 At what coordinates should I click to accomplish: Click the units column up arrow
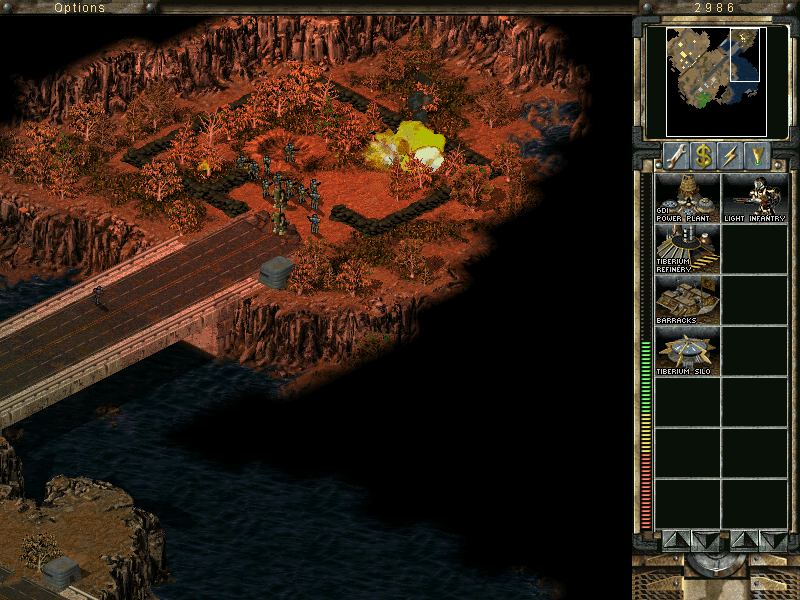745,540
